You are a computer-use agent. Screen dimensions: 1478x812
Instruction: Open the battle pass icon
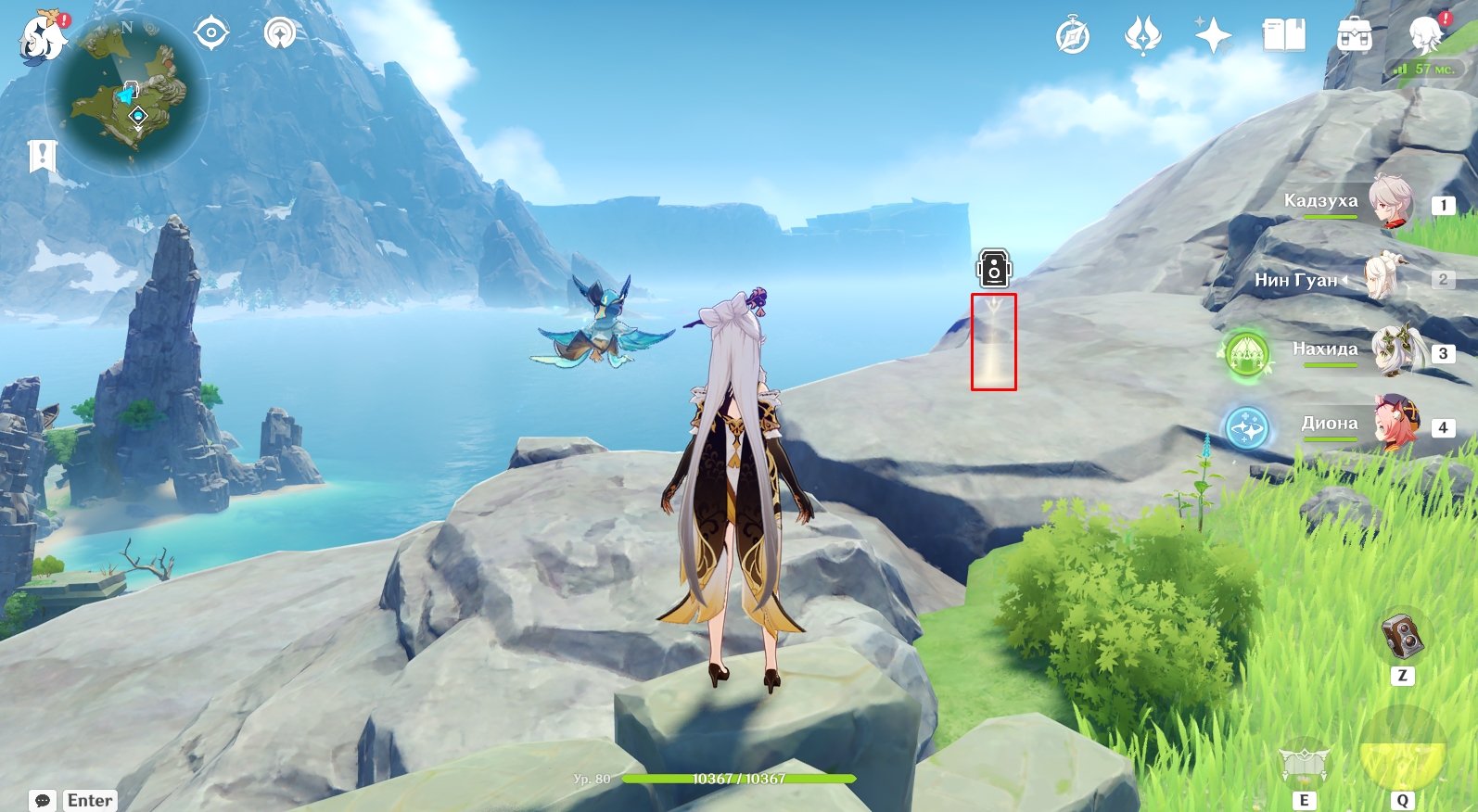pos(1142,36)
